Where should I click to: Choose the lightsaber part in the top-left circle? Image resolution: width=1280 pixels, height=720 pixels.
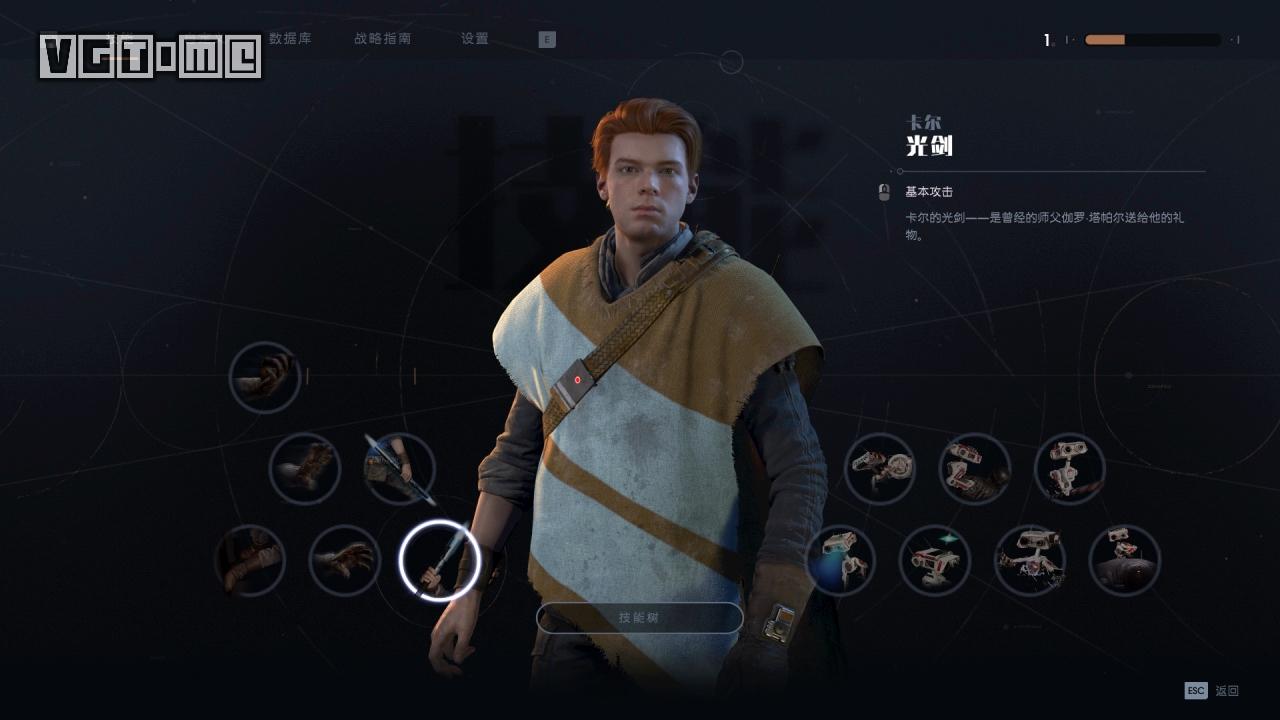(265, 378)
